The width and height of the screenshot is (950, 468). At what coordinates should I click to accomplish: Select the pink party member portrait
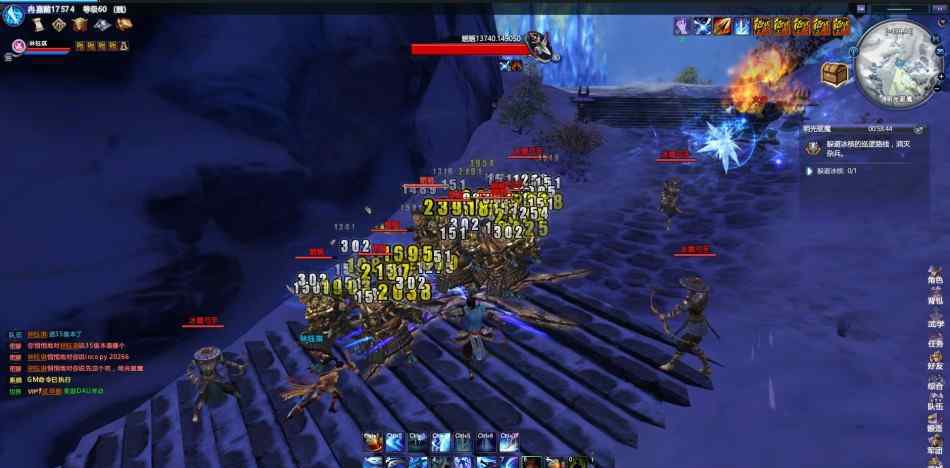coord(19,45)
